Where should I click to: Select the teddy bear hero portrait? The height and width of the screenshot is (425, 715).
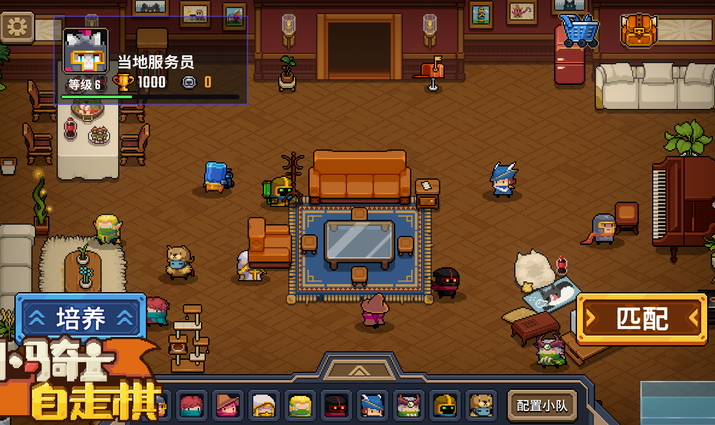click(x=481, y=405)
